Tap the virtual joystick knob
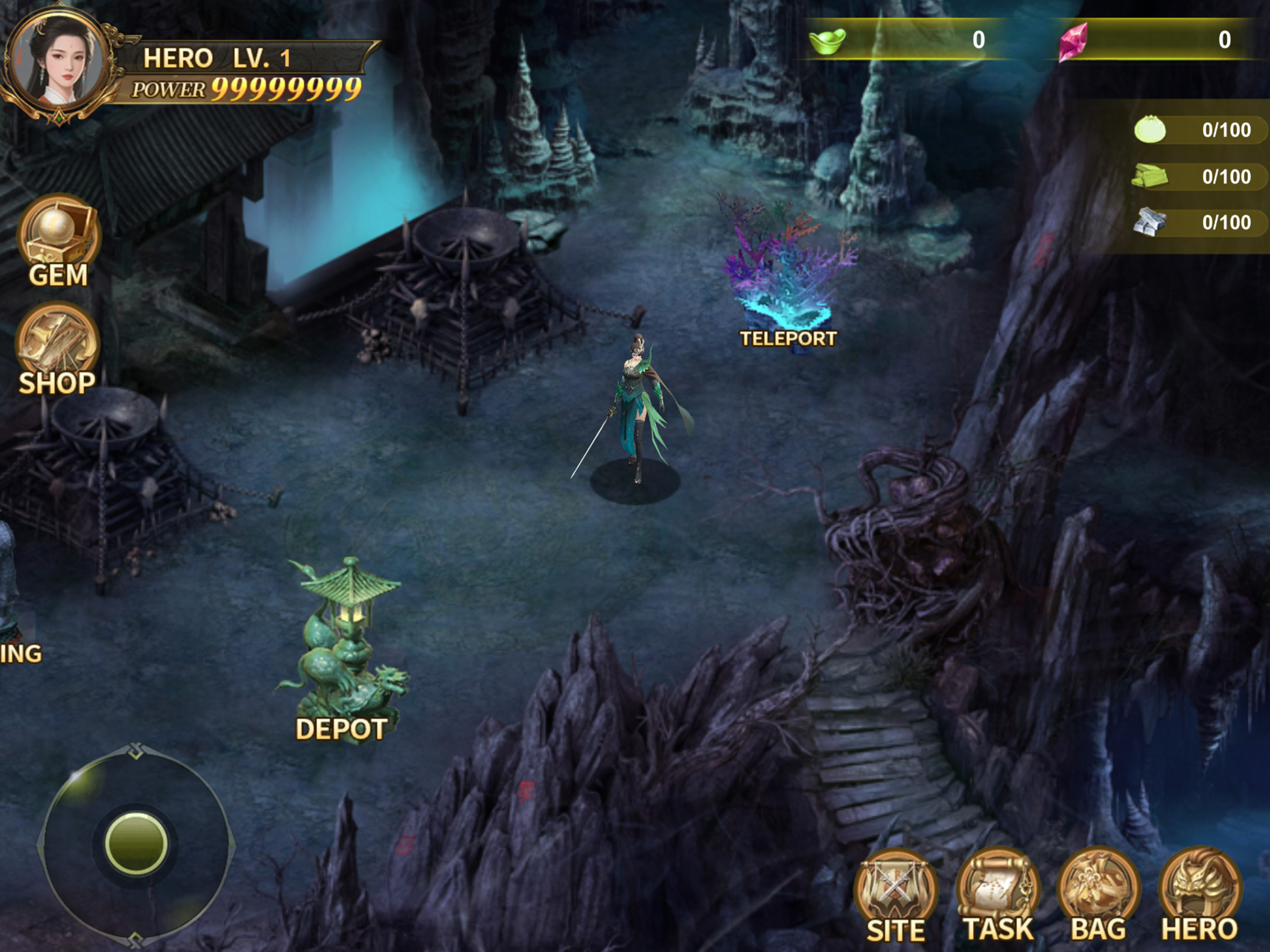1270x952 pixels. [x=136, y=843]
